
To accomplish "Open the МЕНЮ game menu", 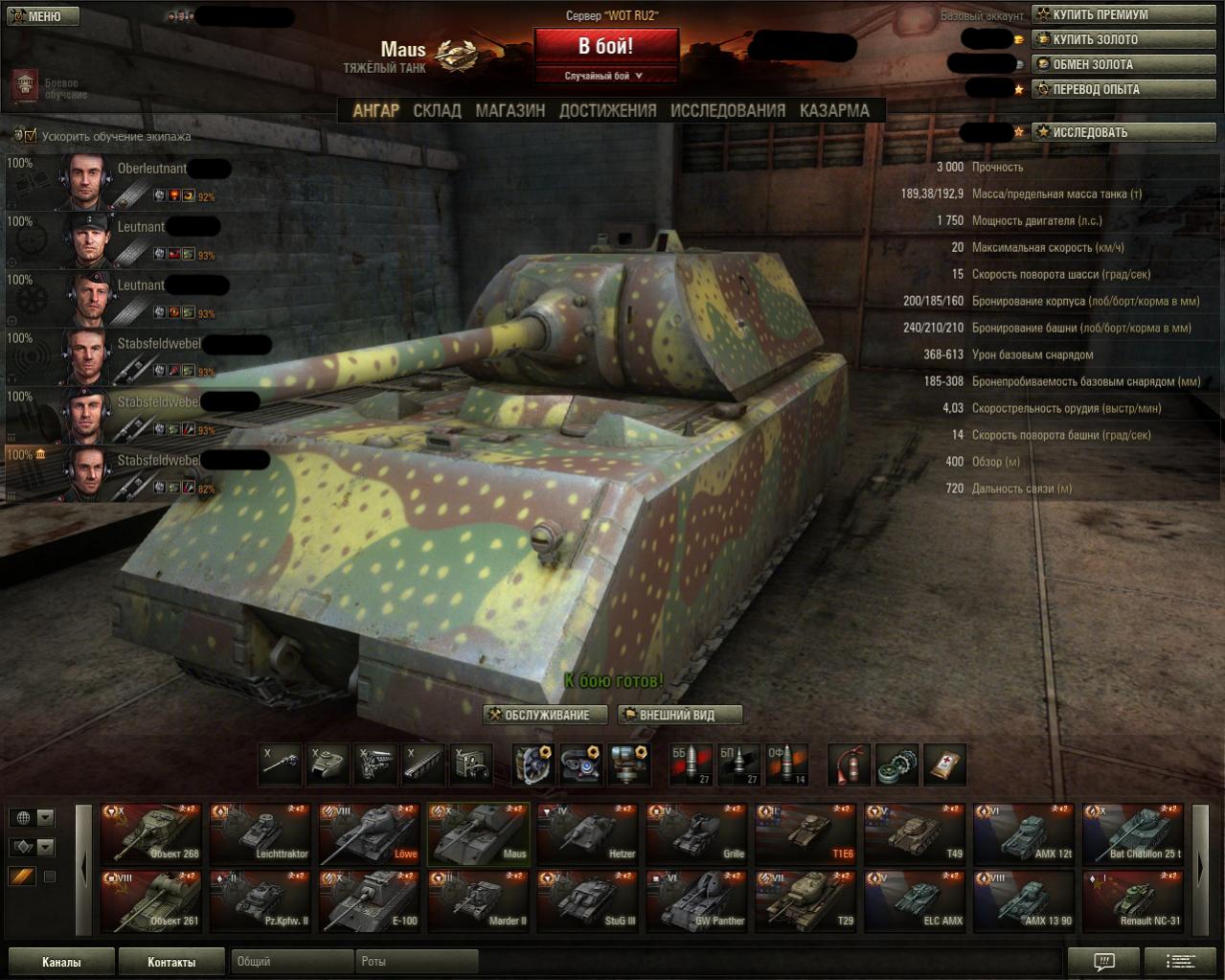I will click(x=42, y=16).
